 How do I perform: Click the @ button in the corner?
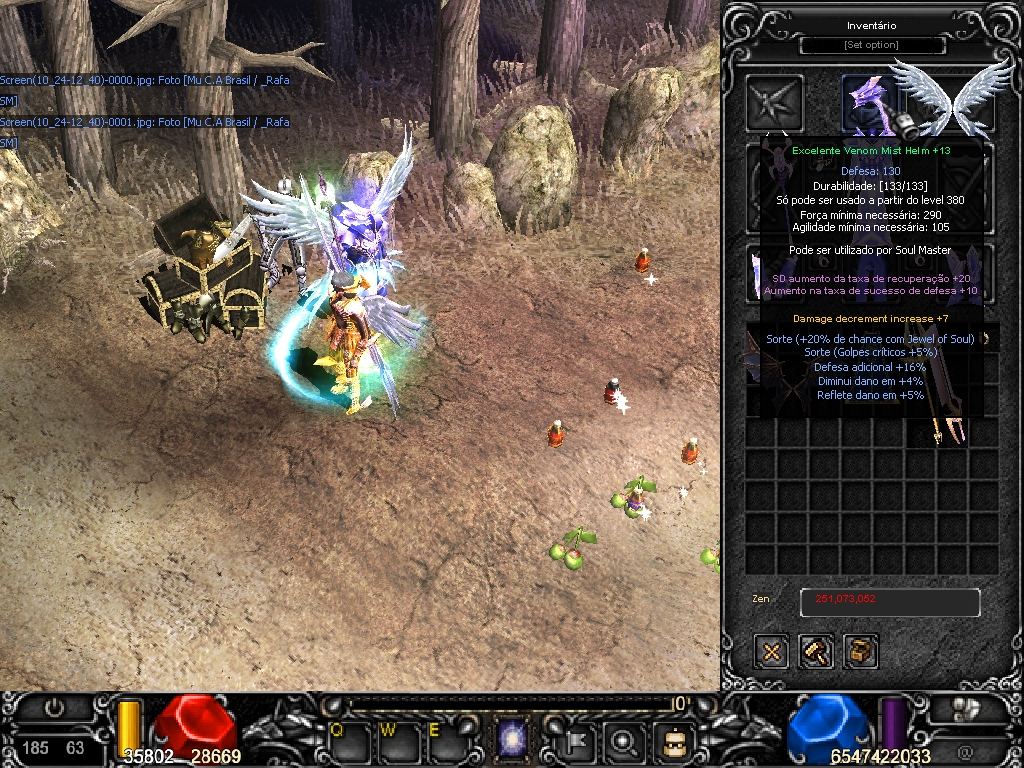[965, 751]
